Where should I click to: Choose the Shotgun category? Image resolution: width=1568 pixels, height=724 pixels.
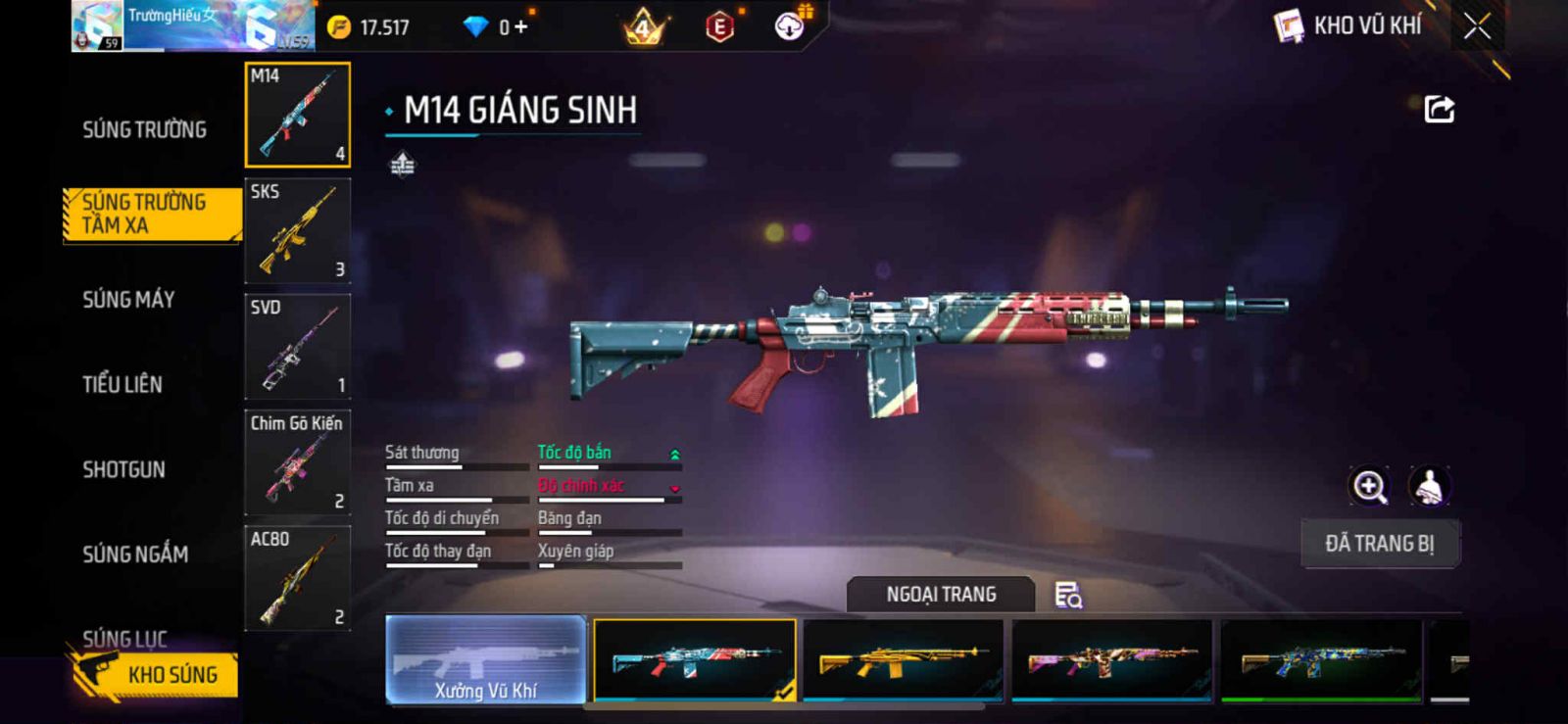[123, 469]
